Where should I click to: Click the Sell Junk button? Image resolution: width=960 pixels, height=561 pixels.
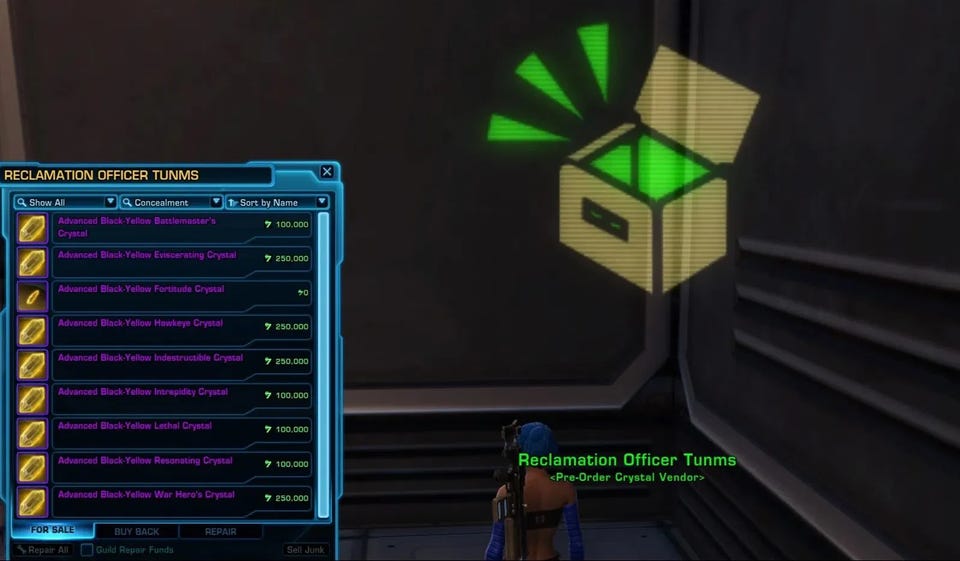307,550
